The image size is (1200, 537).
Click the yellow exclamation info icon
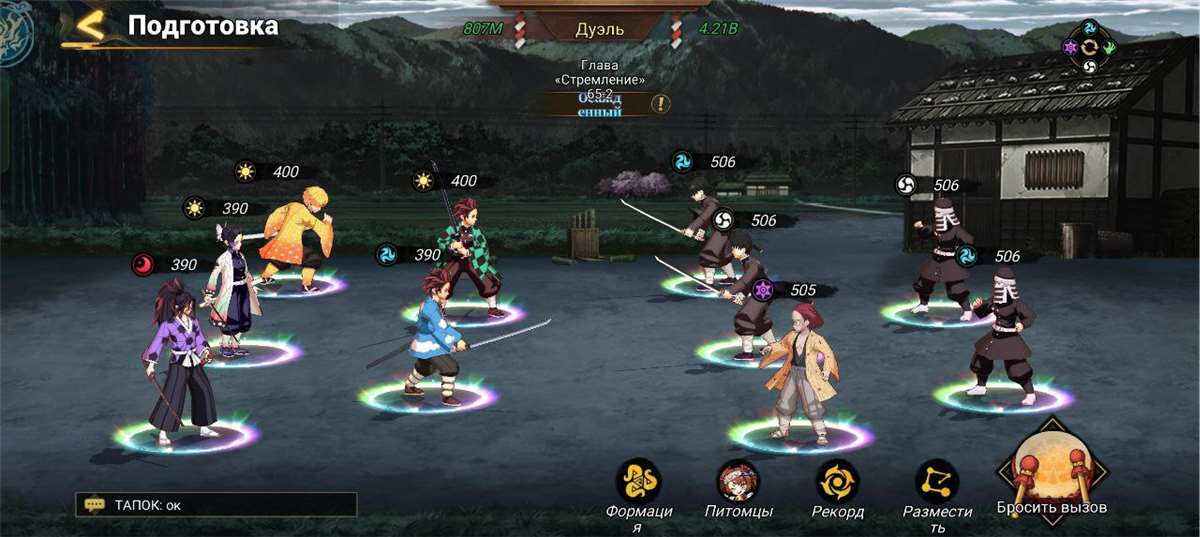[661, 103]
